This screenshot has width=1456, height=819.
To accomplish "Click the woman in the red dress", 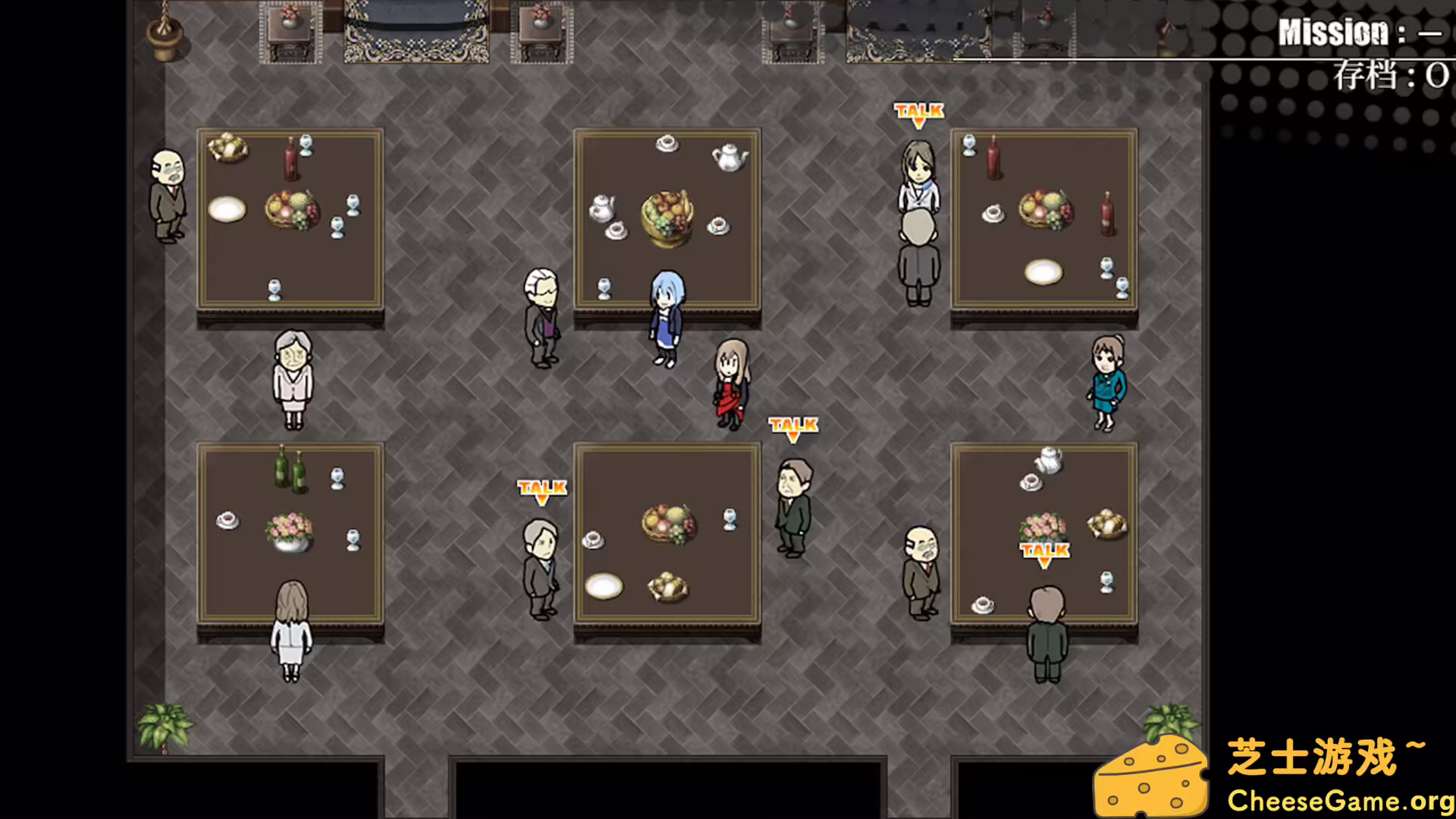I will point(730,383).
